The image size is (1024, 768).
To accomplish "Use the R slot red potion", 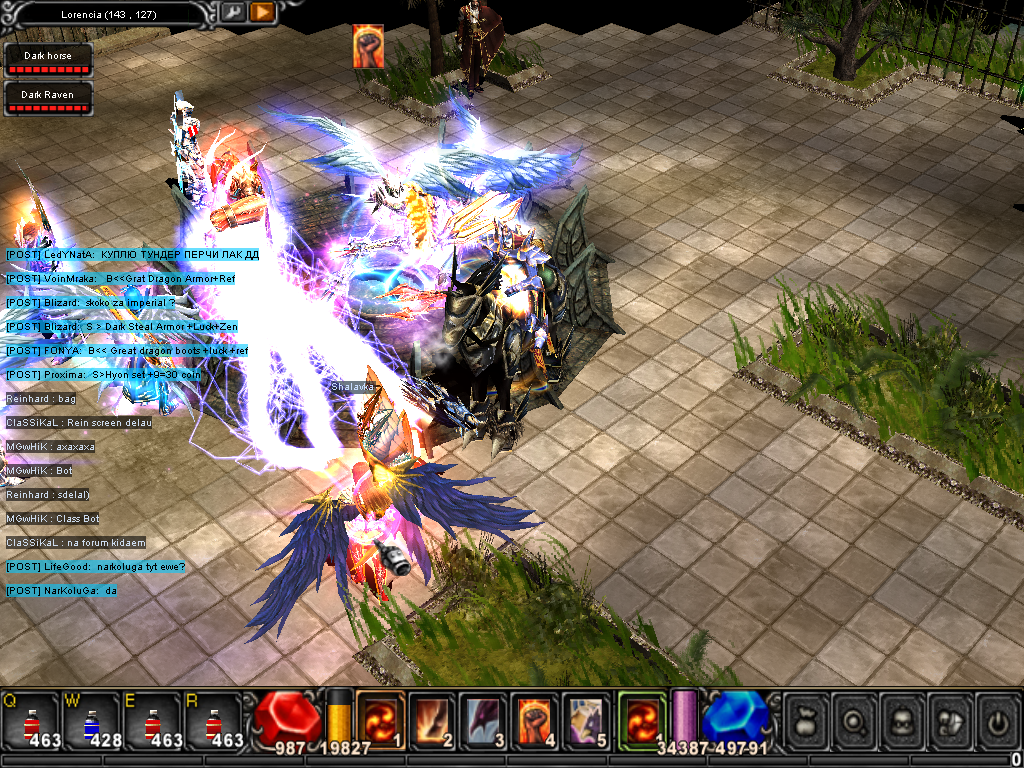I will point(213,722).
